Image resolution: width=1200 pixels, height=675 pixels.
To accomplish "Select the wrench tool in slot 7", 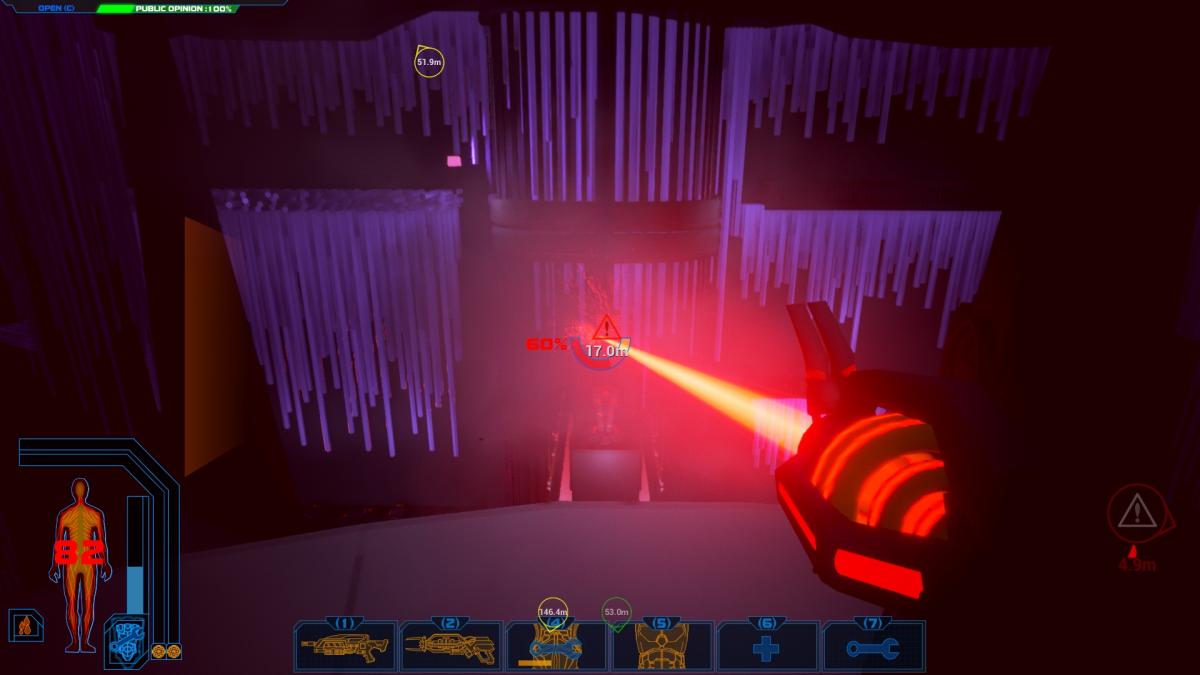I will 872,648.
